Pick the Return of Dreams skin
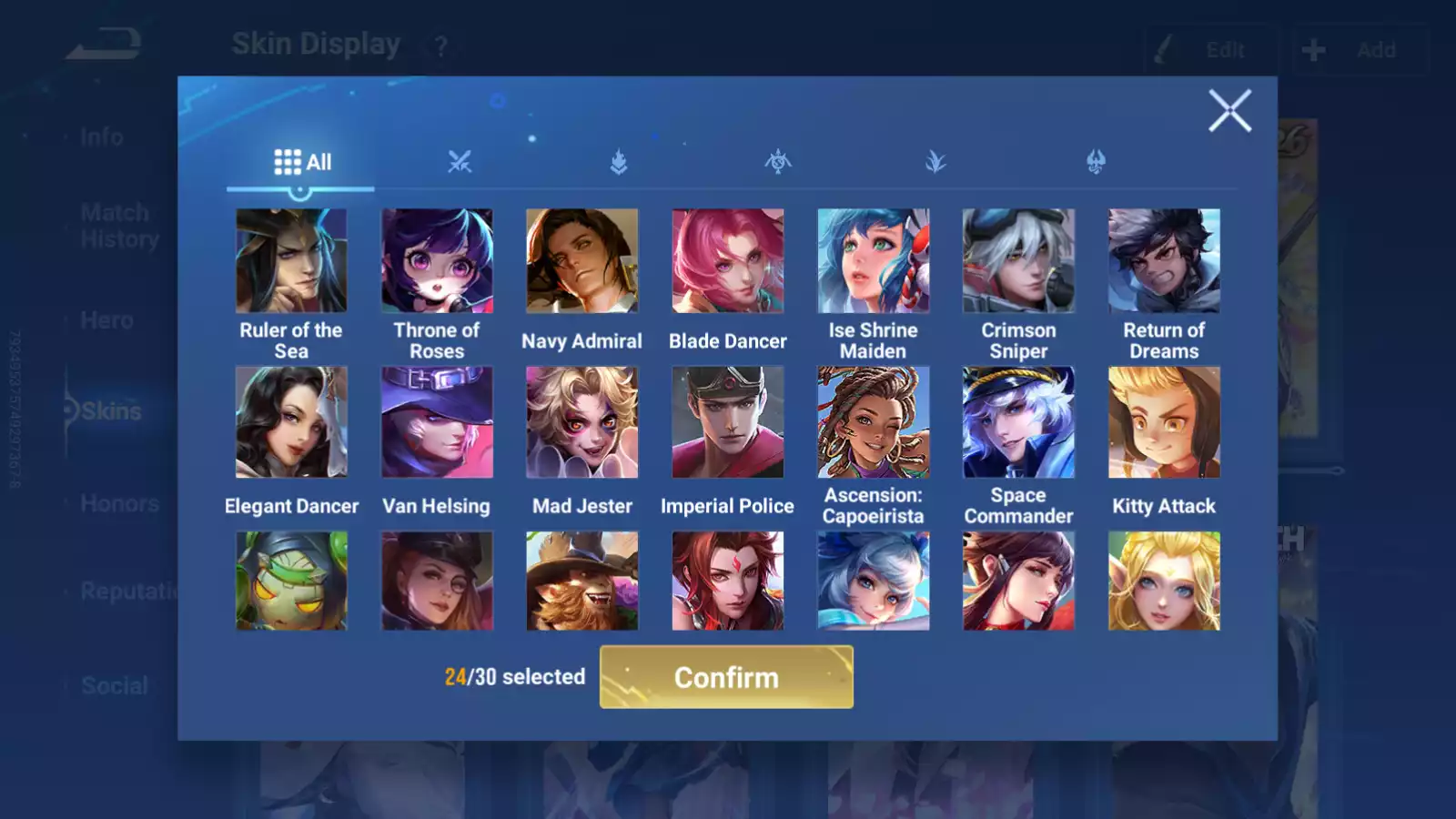The width and height of the screenshot is (1456, 819). coord(1164,261)
